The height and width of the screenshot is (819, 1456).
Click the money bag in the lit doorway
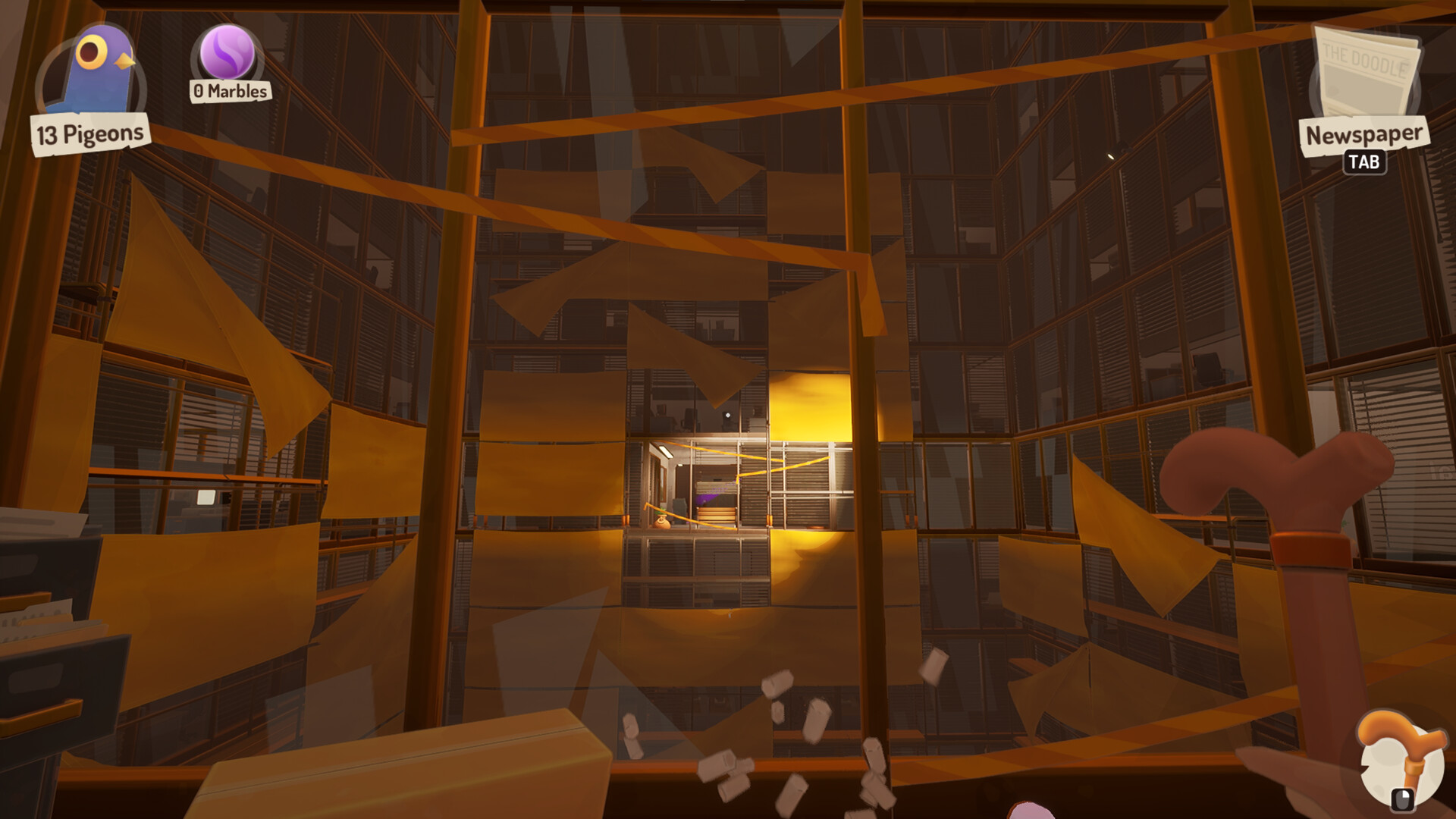(x=661, y=522)
